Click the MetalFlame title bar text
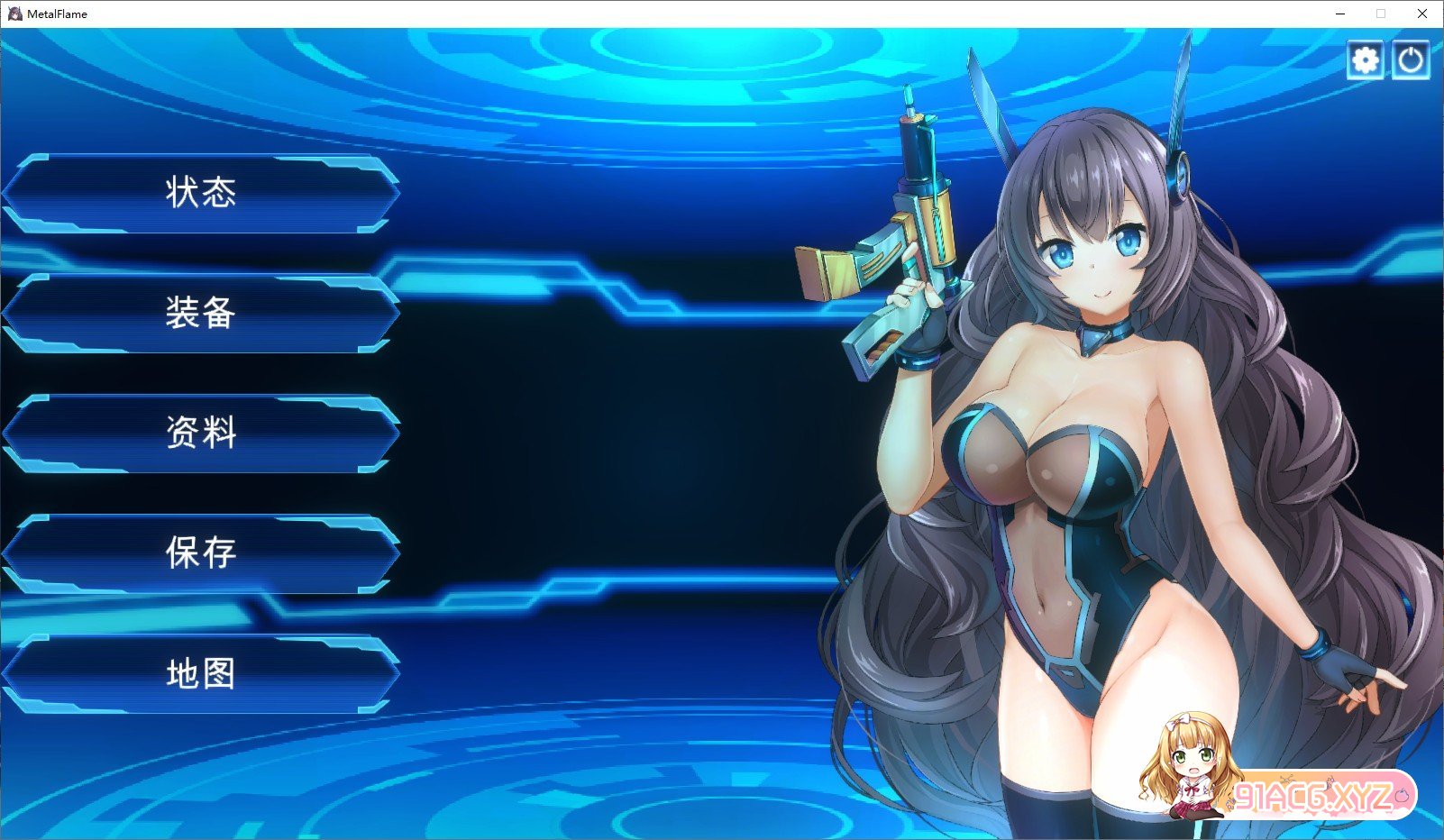Viewport: 1444px width, 840px height. pyautogui.click(x=56, y=14)
